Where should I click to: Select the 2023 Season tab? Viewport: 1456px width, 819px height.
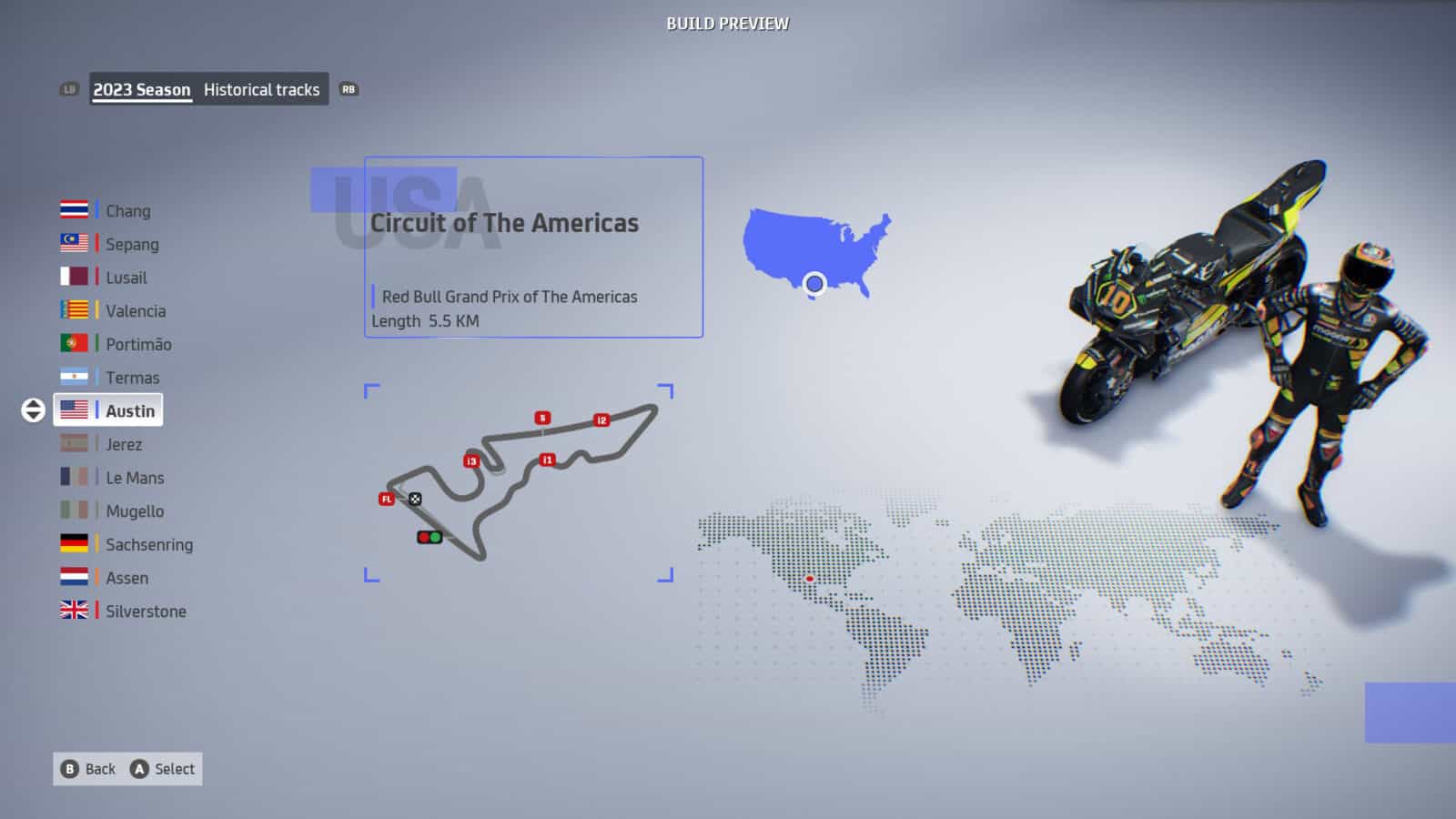click(140, 89)
